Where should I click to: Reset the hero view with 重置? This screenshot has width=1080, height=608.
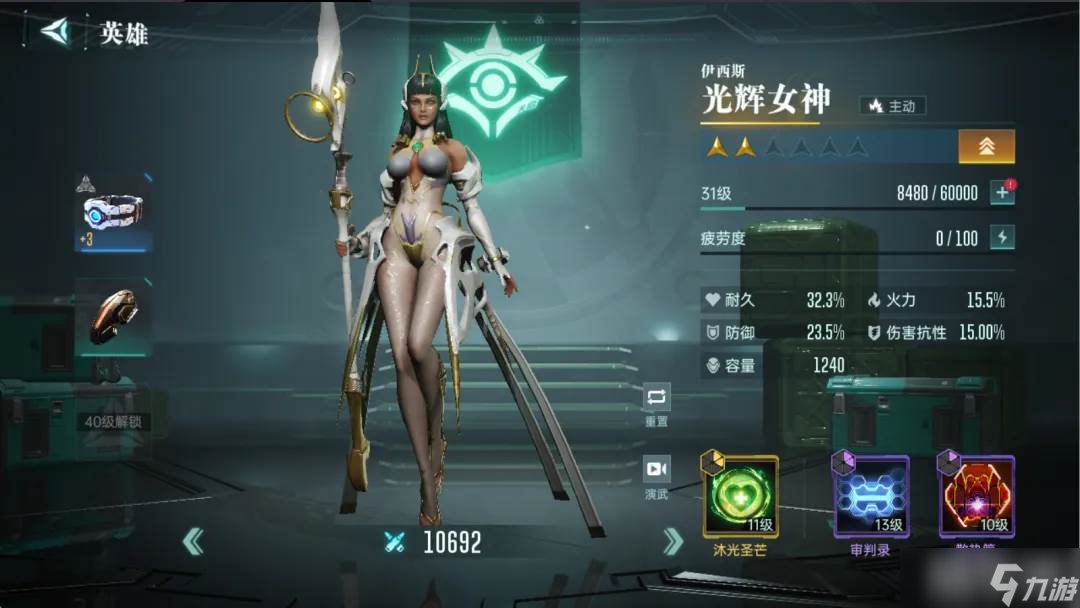click(x=656, y=404)
